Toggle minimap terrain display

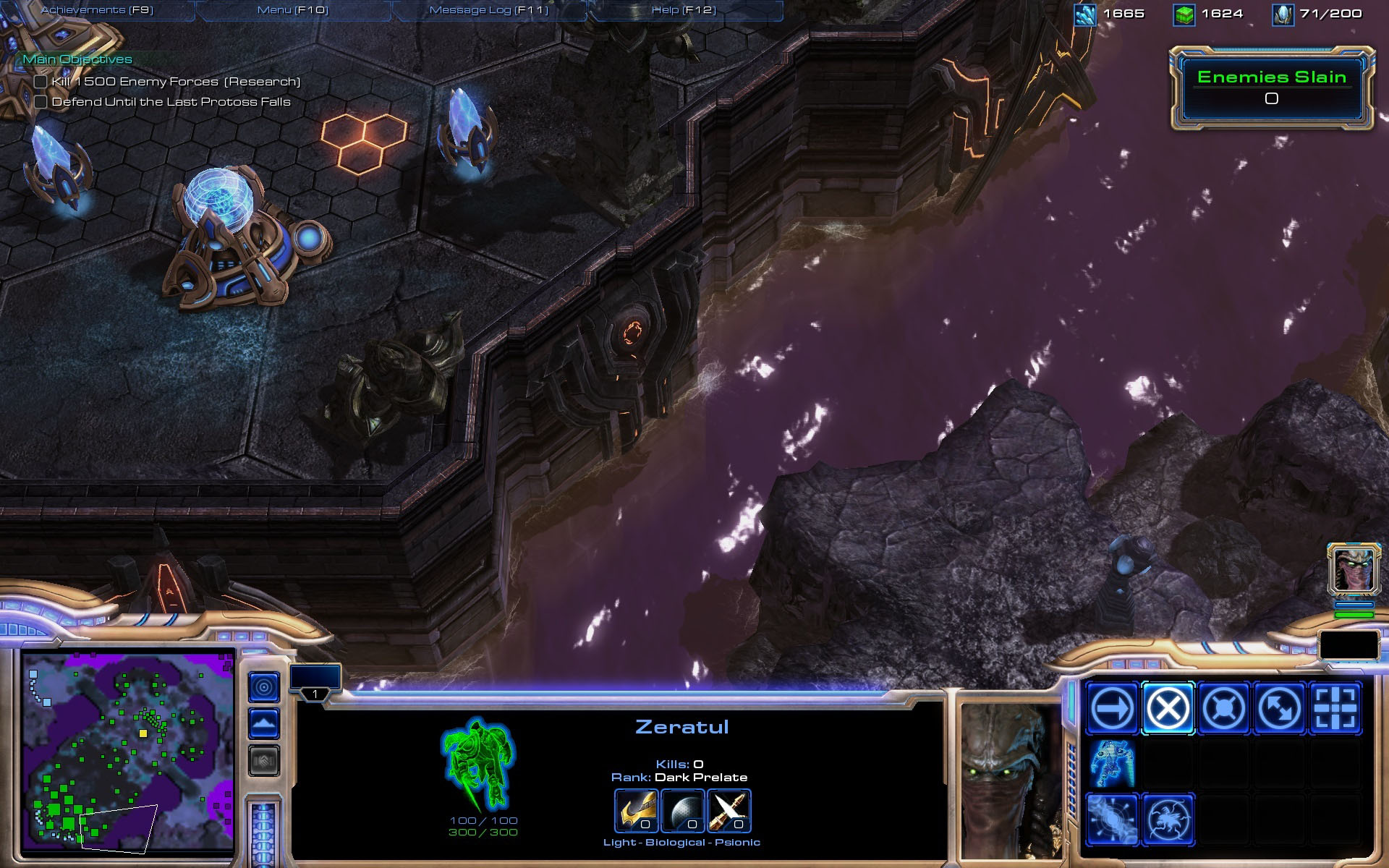(264, 723)
